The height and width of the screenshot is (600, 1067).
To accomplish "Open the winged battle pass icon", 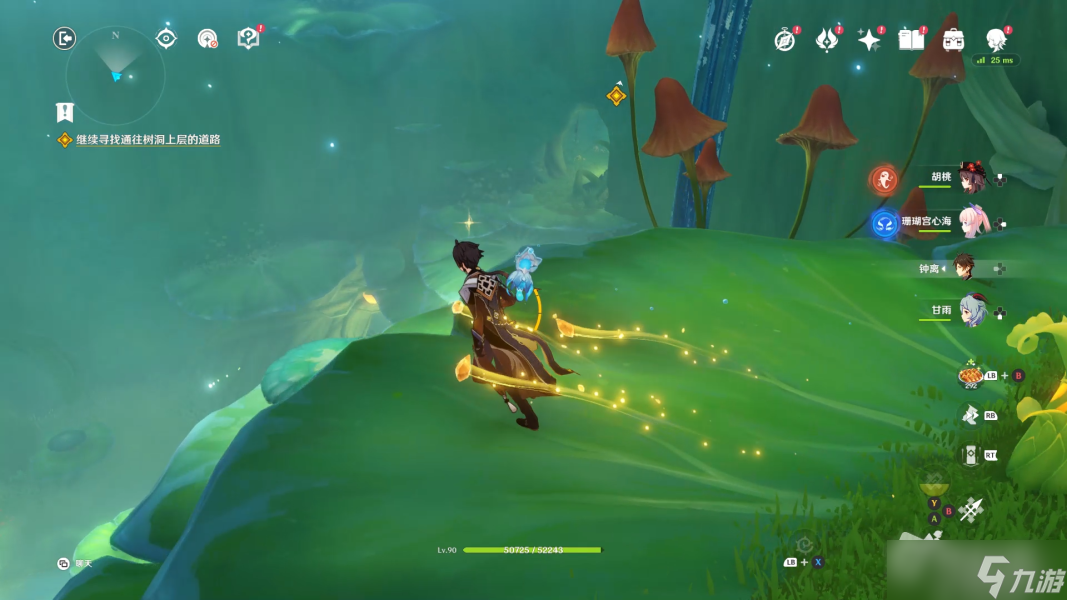I will coord(827,40).
